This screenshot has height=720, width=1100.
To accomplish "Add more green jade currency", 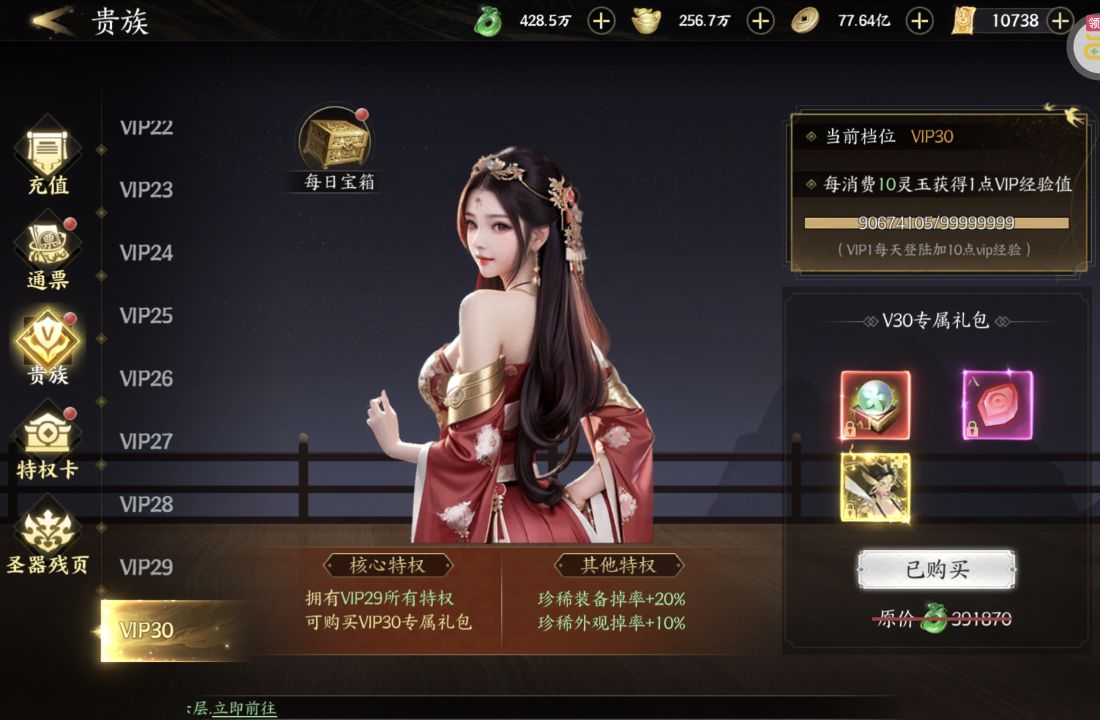I will click(601, 20).
